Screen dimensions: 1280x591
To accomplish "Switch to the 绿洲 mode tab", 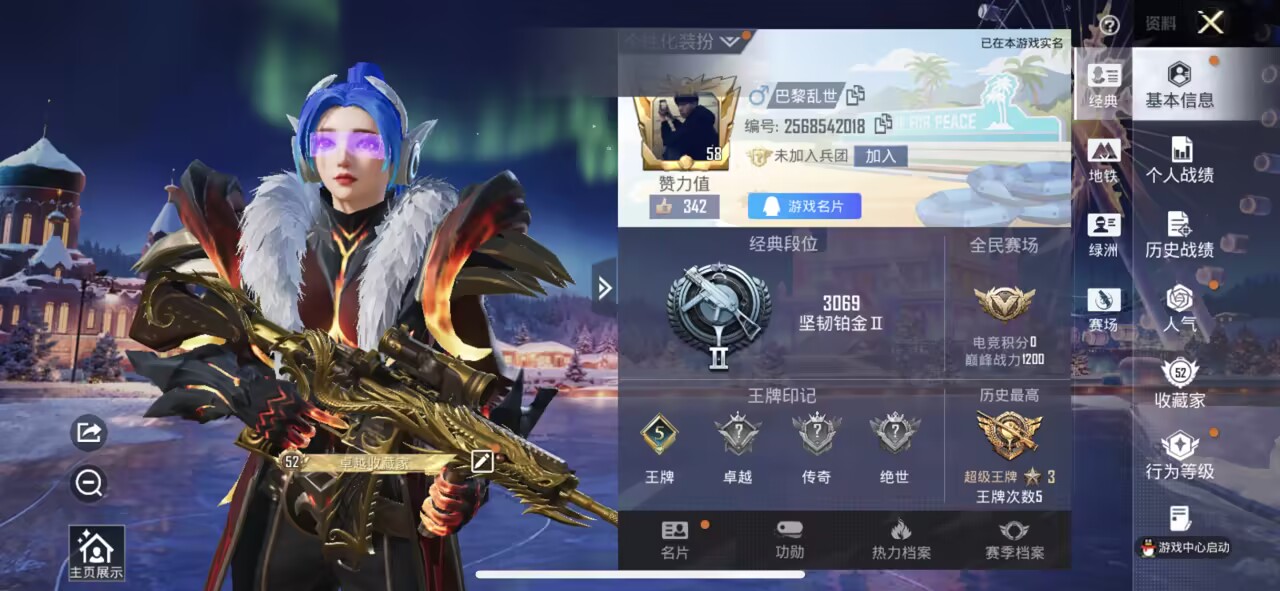I will (x=1104, y=235).
